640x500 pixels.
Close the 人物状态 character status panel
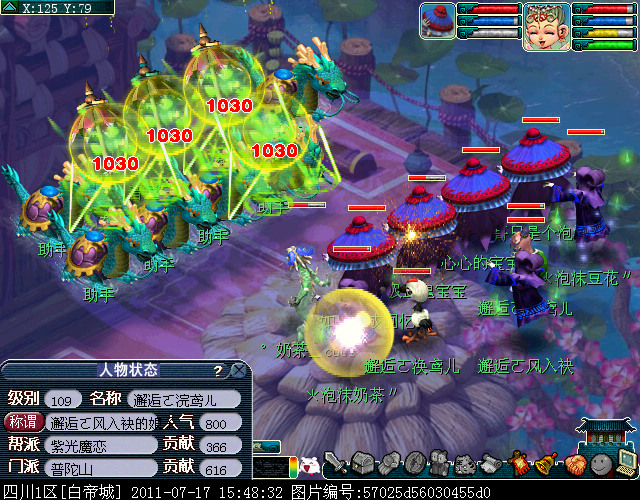click(238, 371)
